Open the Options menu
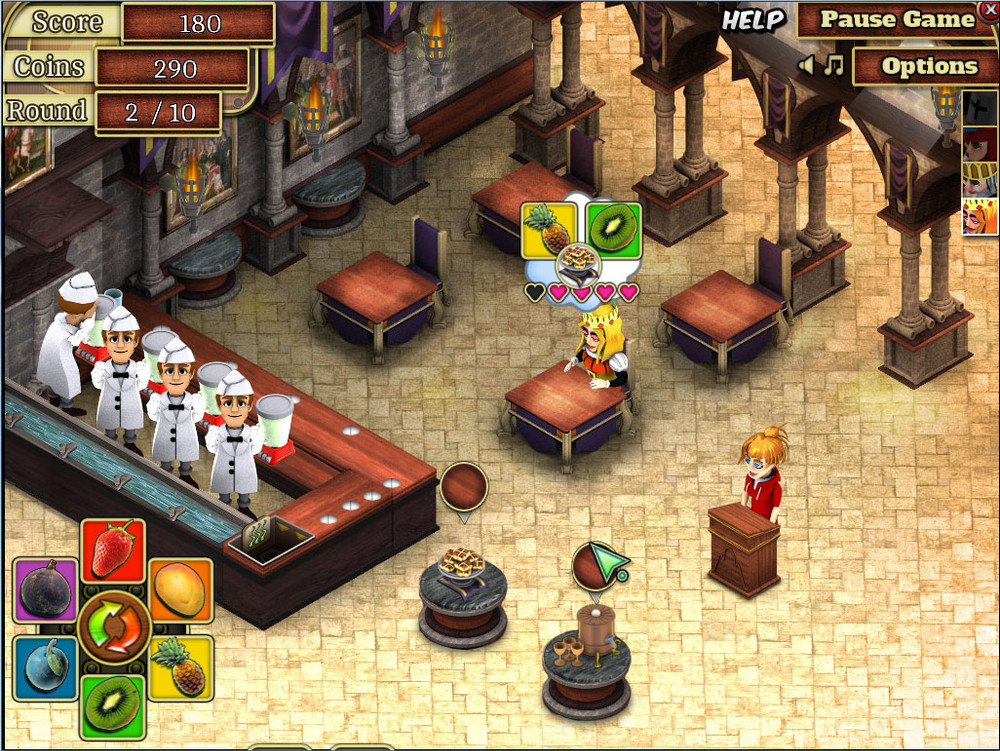 (928, 67)
